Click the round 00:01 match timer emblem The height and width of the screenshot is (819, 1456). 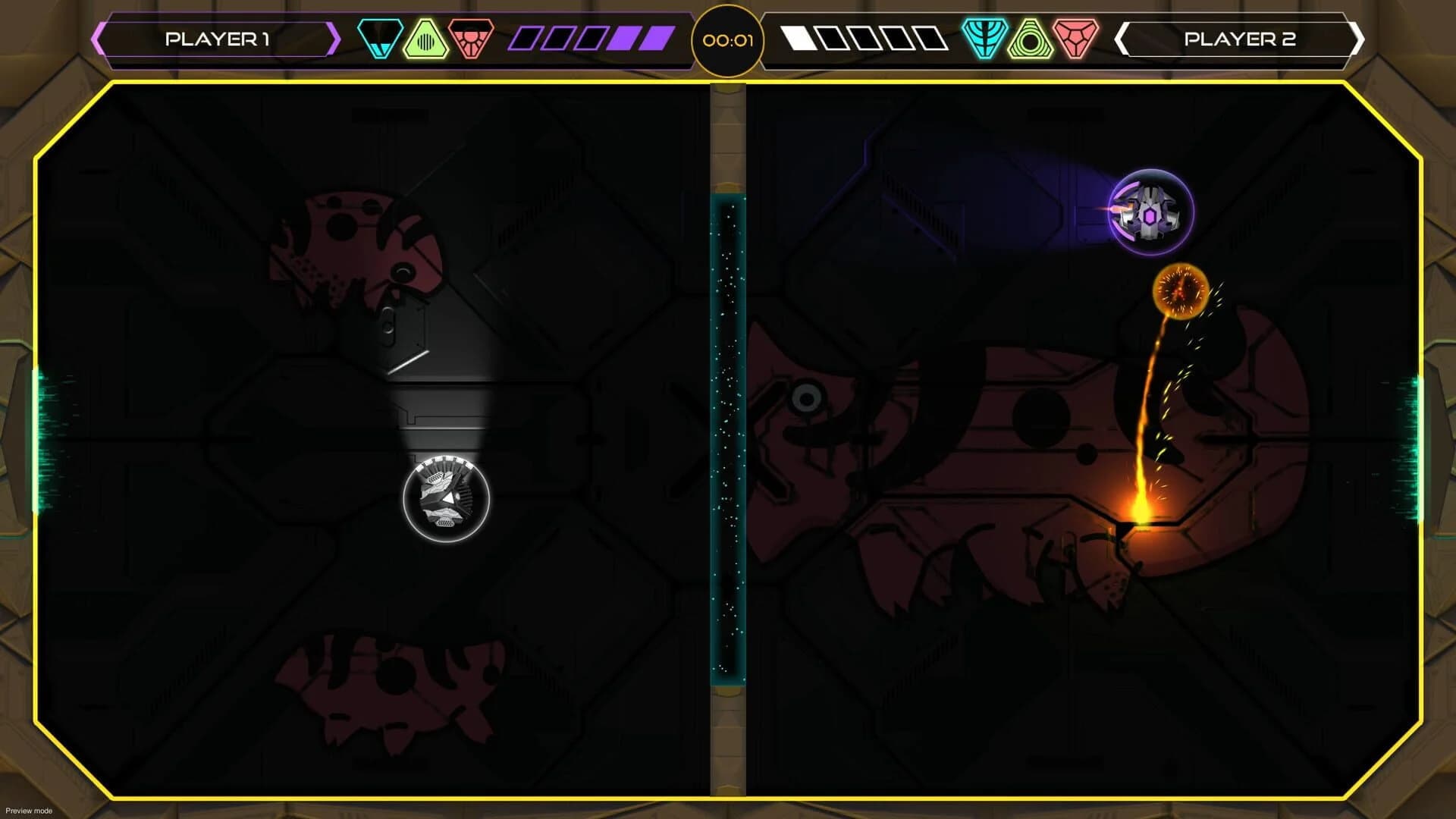coord(726,39)
